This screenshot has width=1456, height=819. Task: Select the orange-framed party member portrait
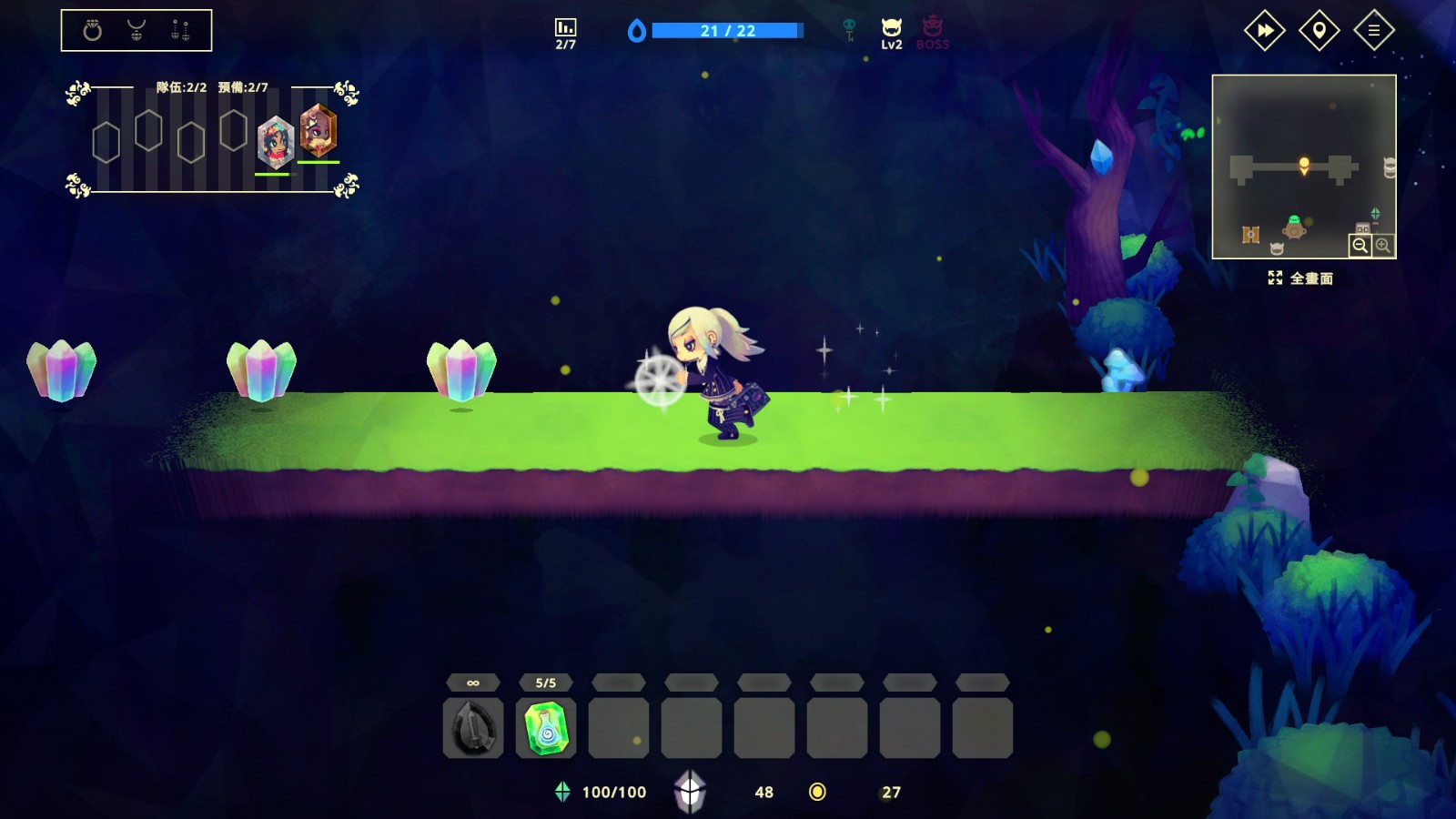tap(318, 131)
